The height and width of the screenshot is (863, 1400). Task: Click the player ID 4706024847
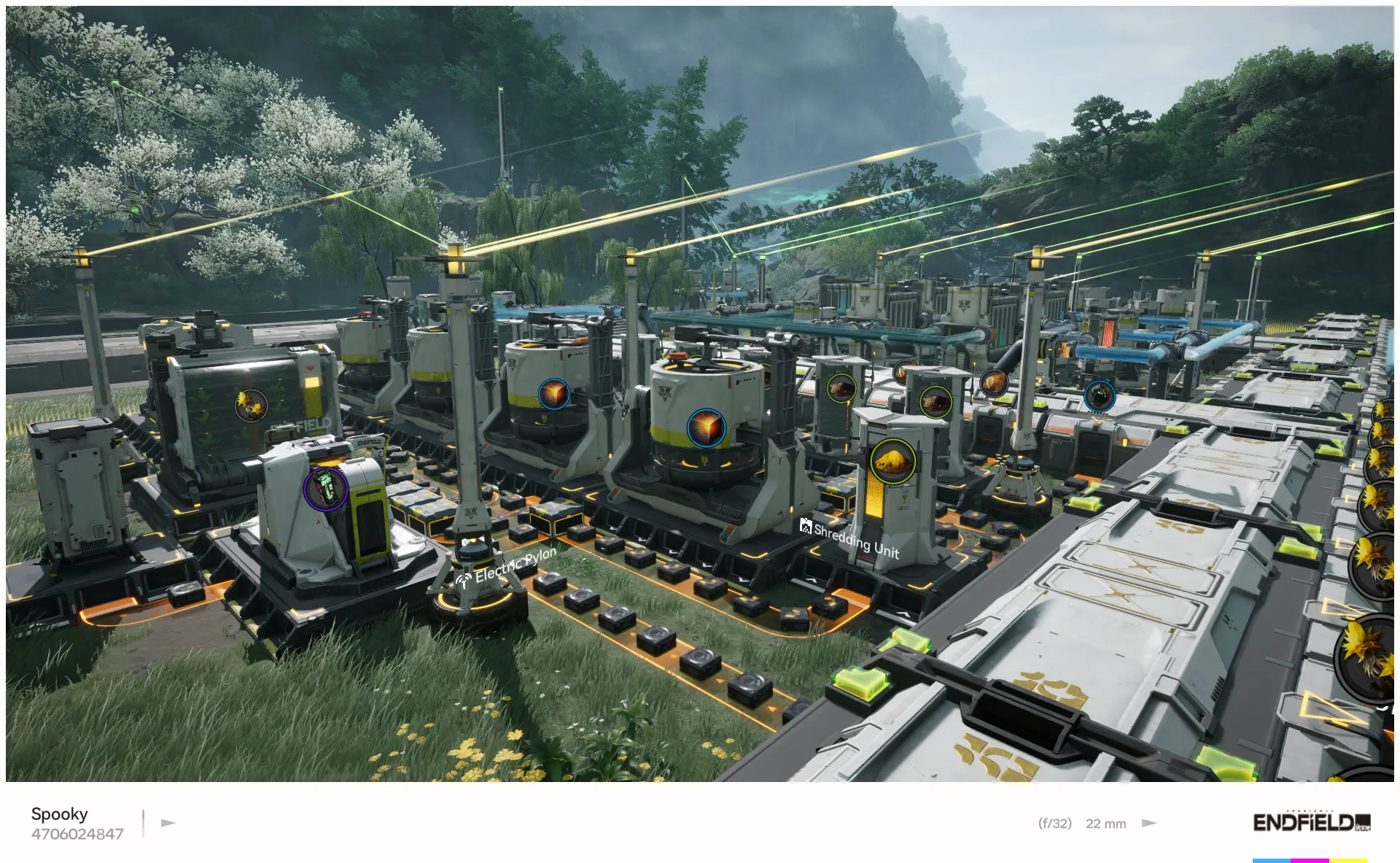coord(76,833)
